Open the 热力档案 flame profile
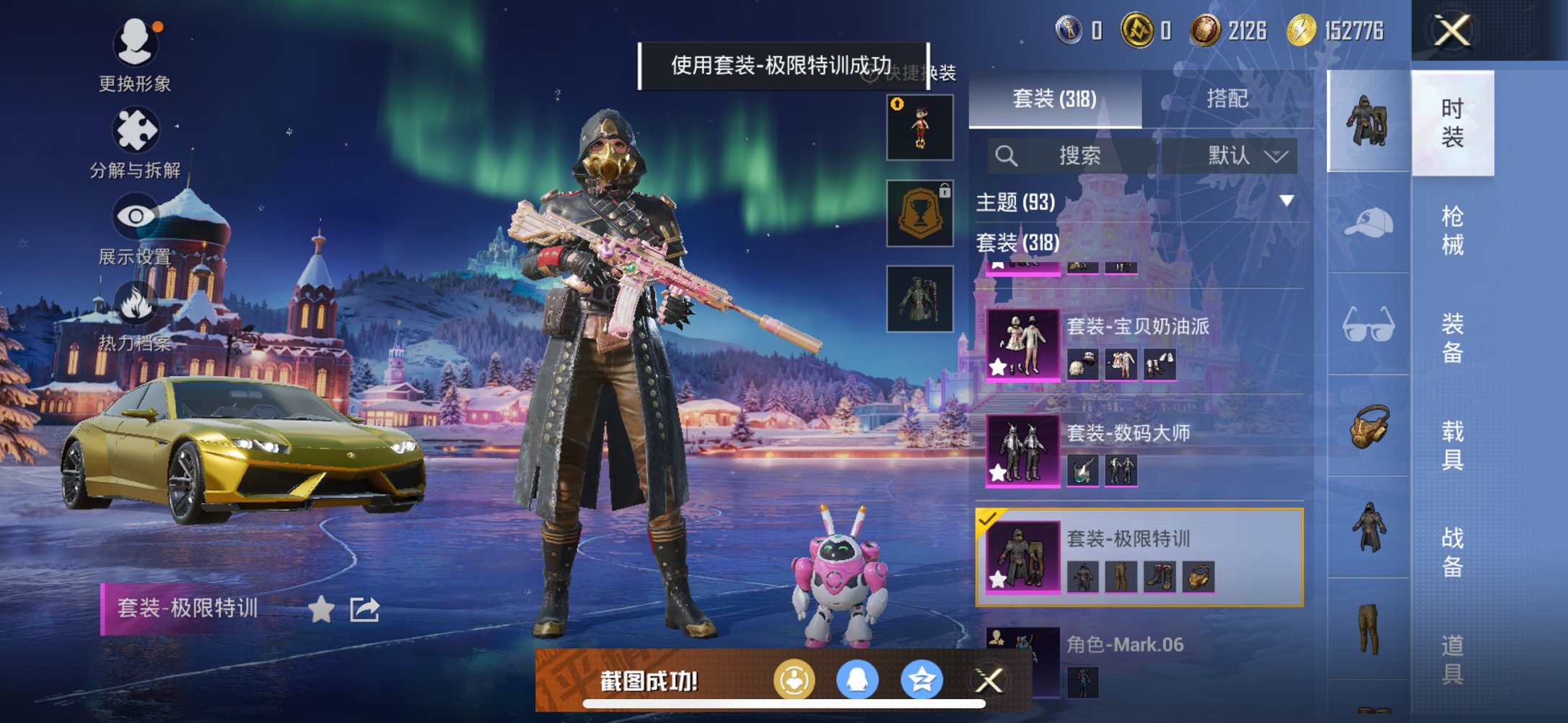 tap(137, 302)
